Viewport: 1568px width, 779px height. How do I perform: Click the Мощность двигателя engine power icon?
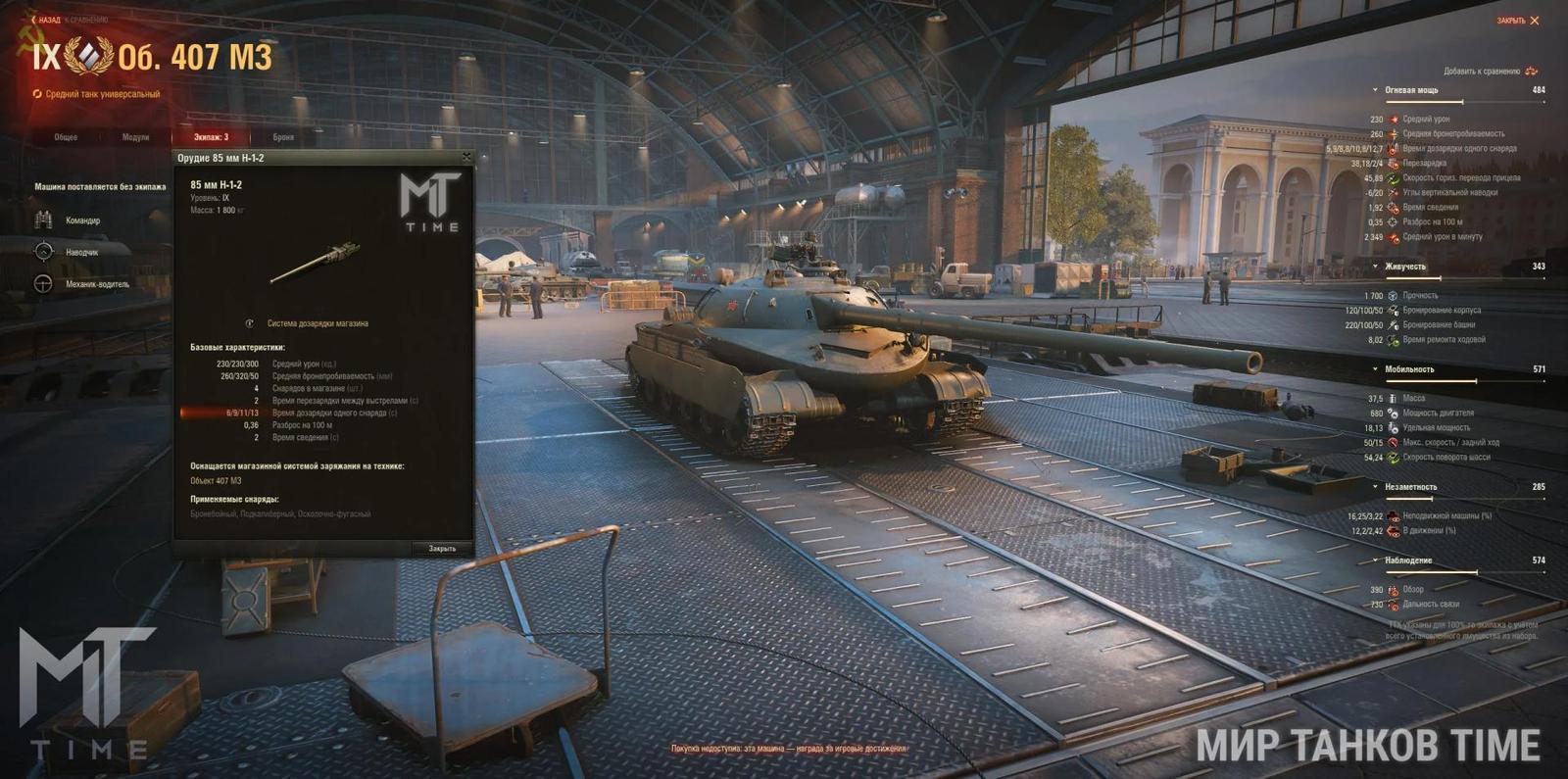[x=1393, y=413]
